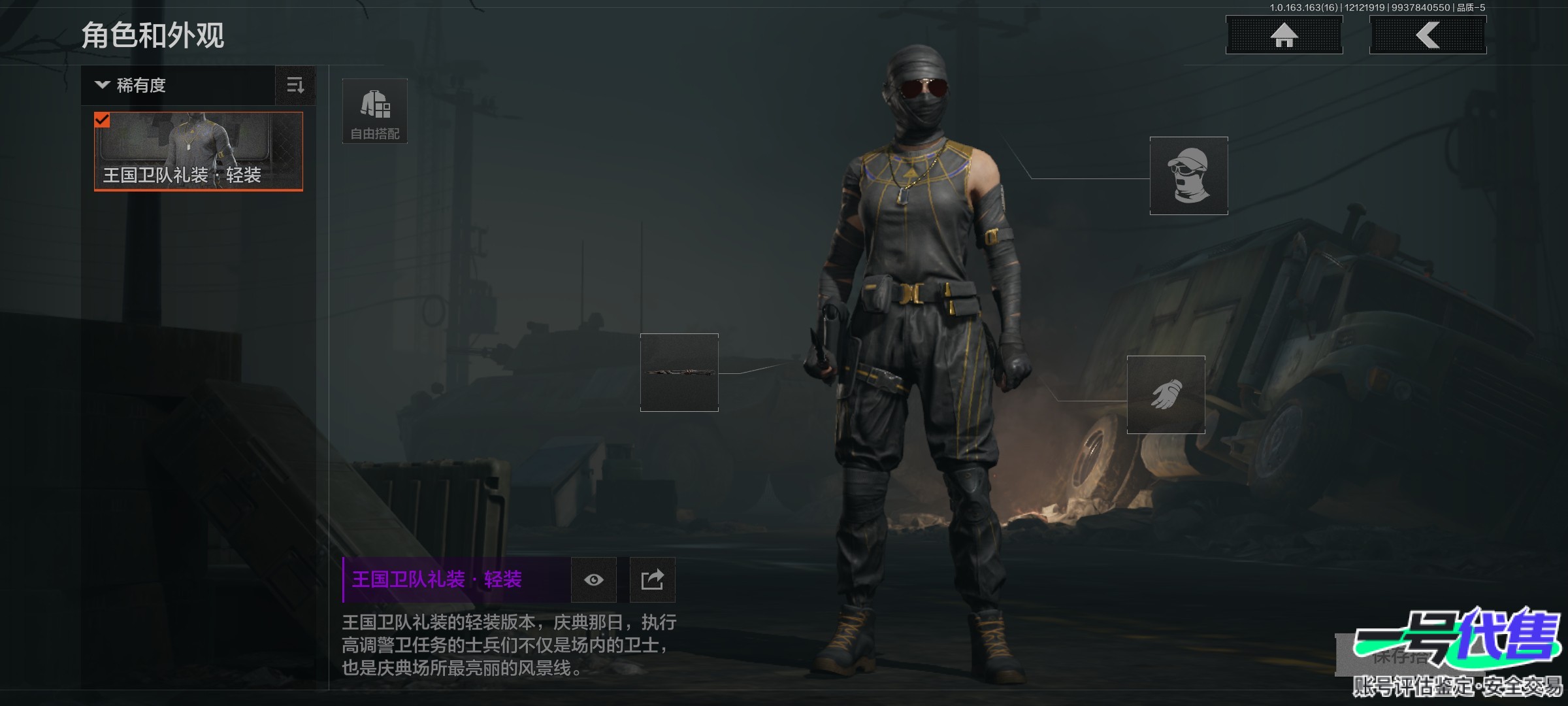Choose the headgear mask slot
Screen dimensions: 1568x706
click(1188, 176)
